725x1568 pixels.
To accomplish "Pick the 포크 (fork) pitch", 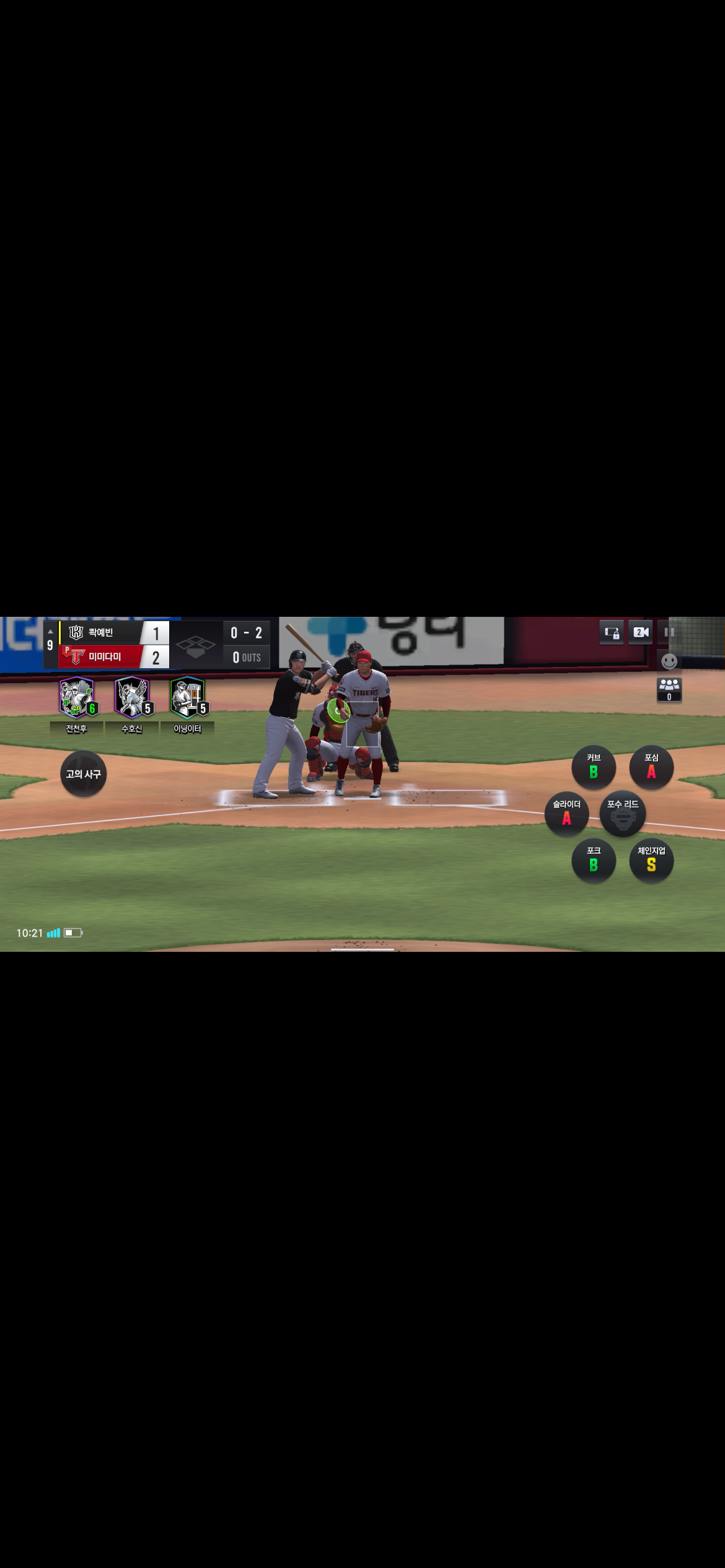I will point(593,860).
